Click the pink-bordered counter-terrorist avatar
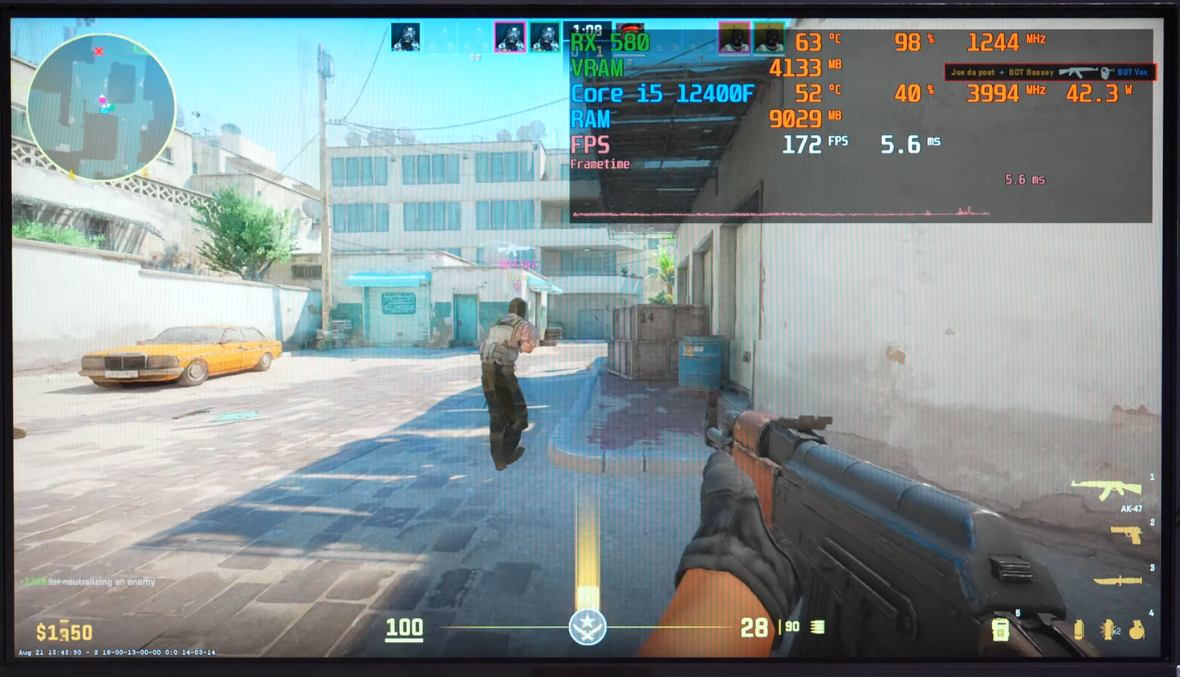 click(x=510, y=38)
